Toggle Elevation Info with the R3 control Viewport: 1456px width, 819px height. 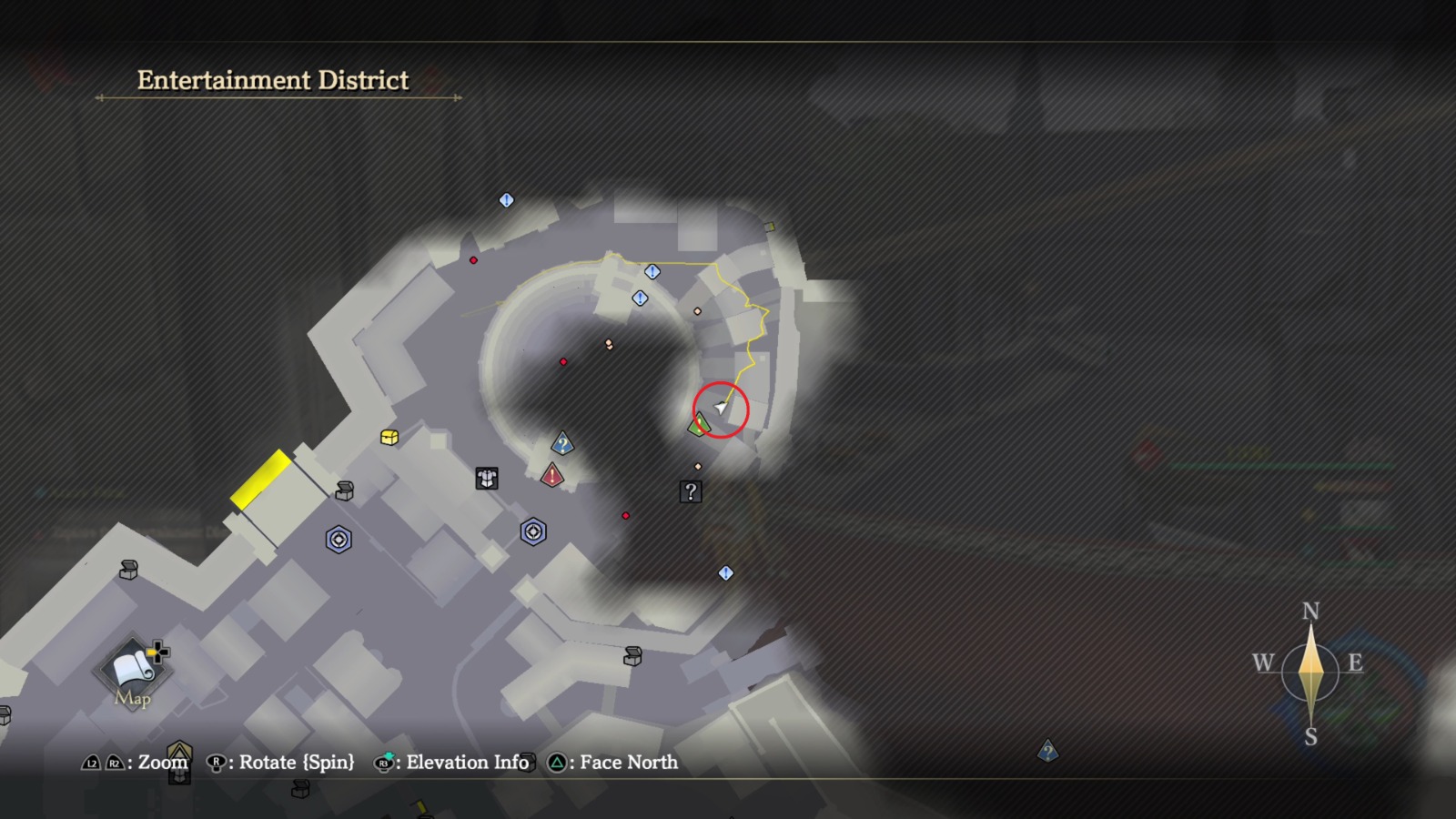point(386,763)
